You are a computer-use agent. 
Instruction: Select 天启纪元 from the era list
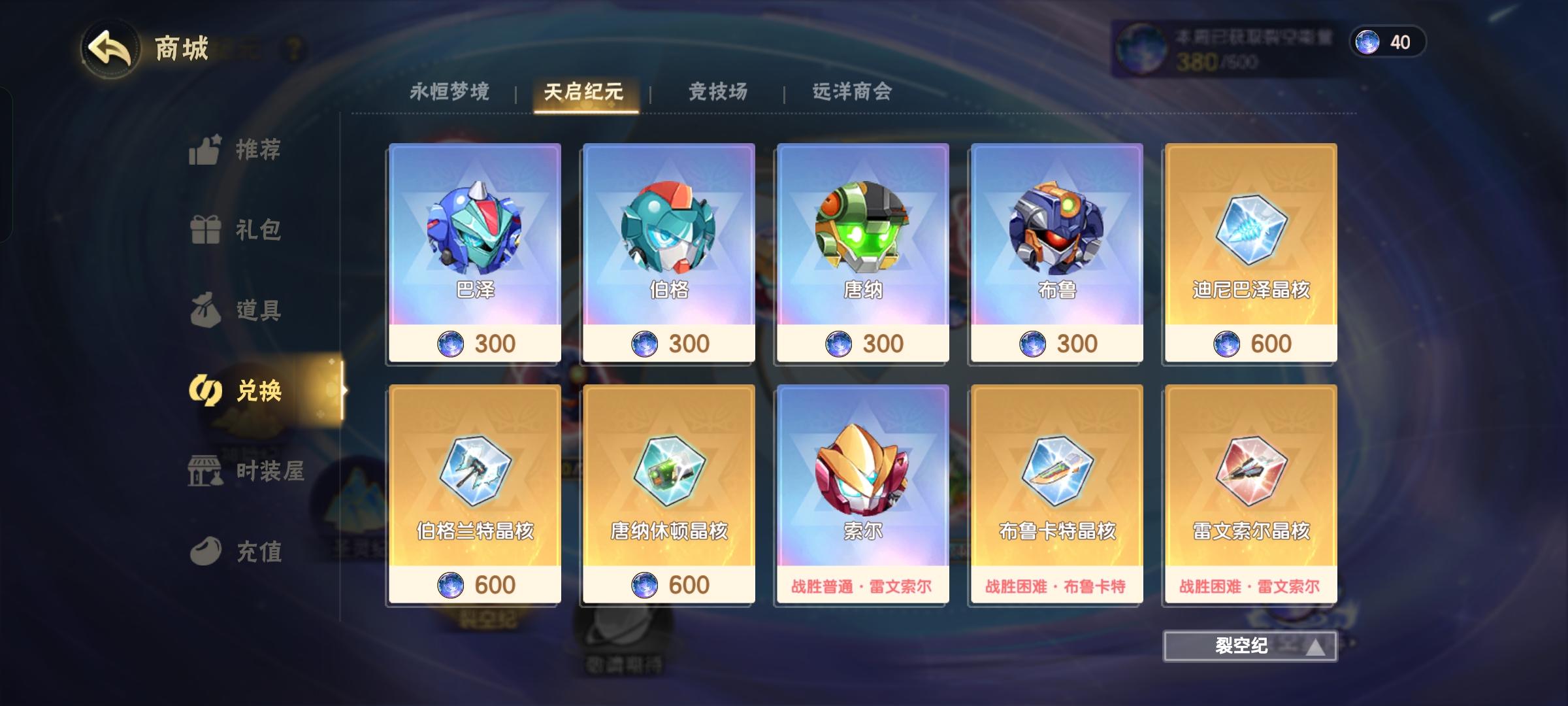tap(583, 92)
